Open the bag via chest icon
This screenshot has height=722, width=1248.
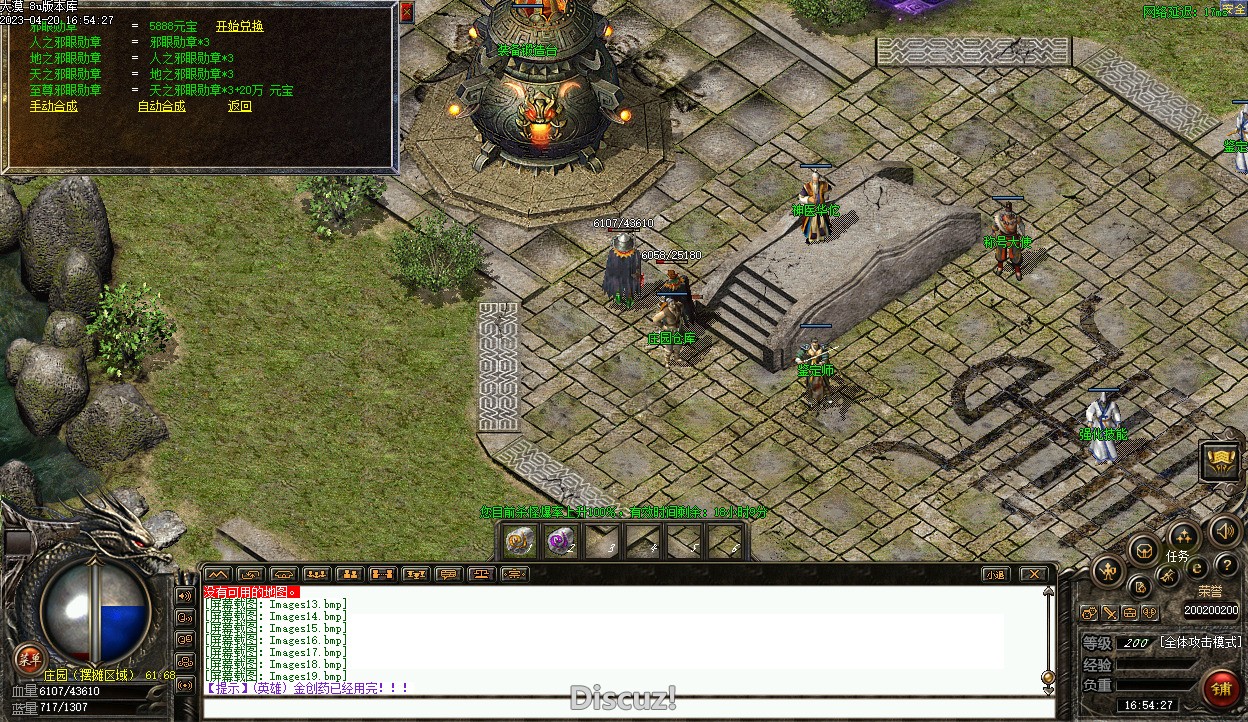point(1143,549)
